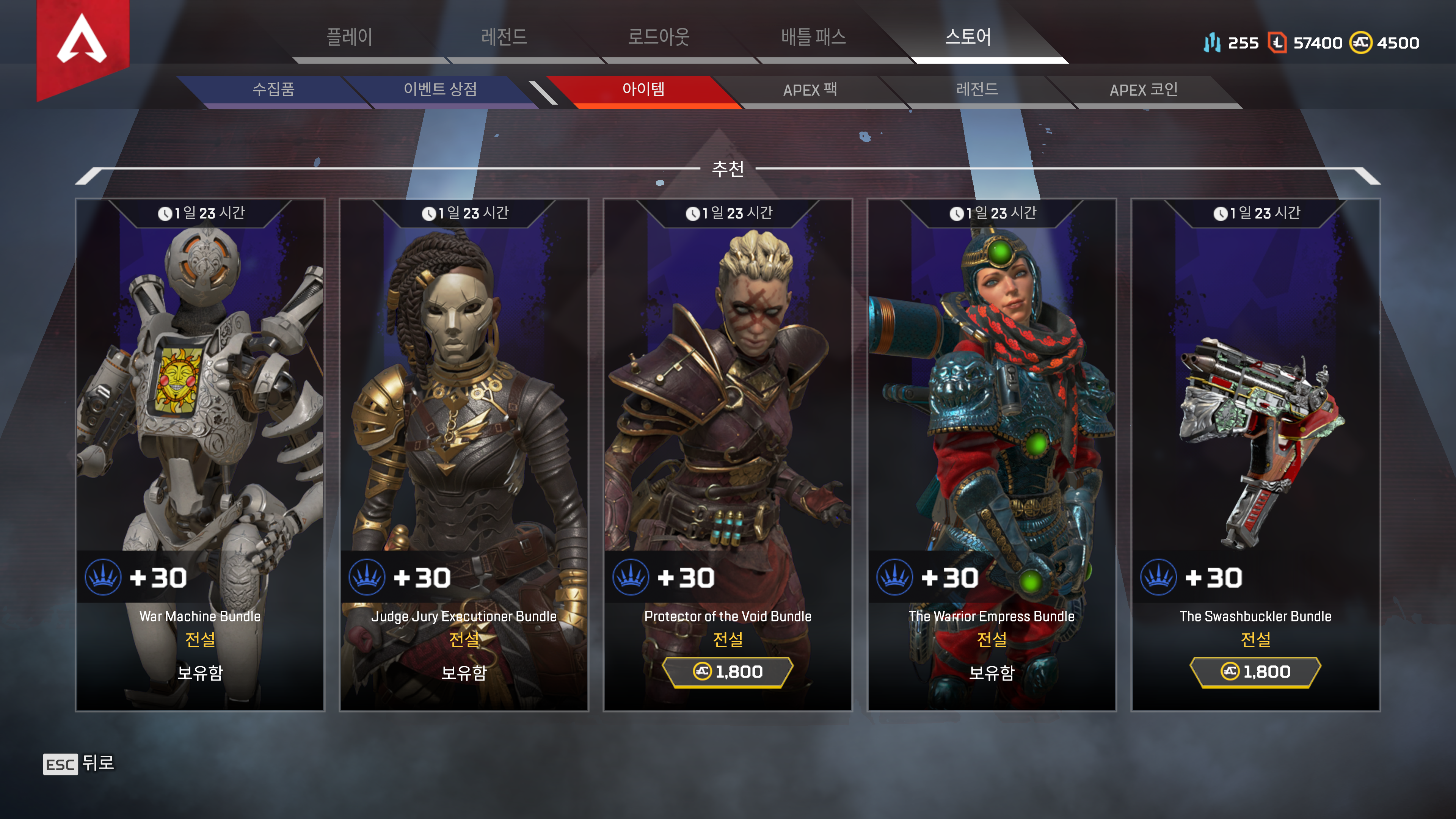Open the APEX 코인 section
Image resolution: width=1456 pixels, height=819 pixels.
(x=1144, y=90)
